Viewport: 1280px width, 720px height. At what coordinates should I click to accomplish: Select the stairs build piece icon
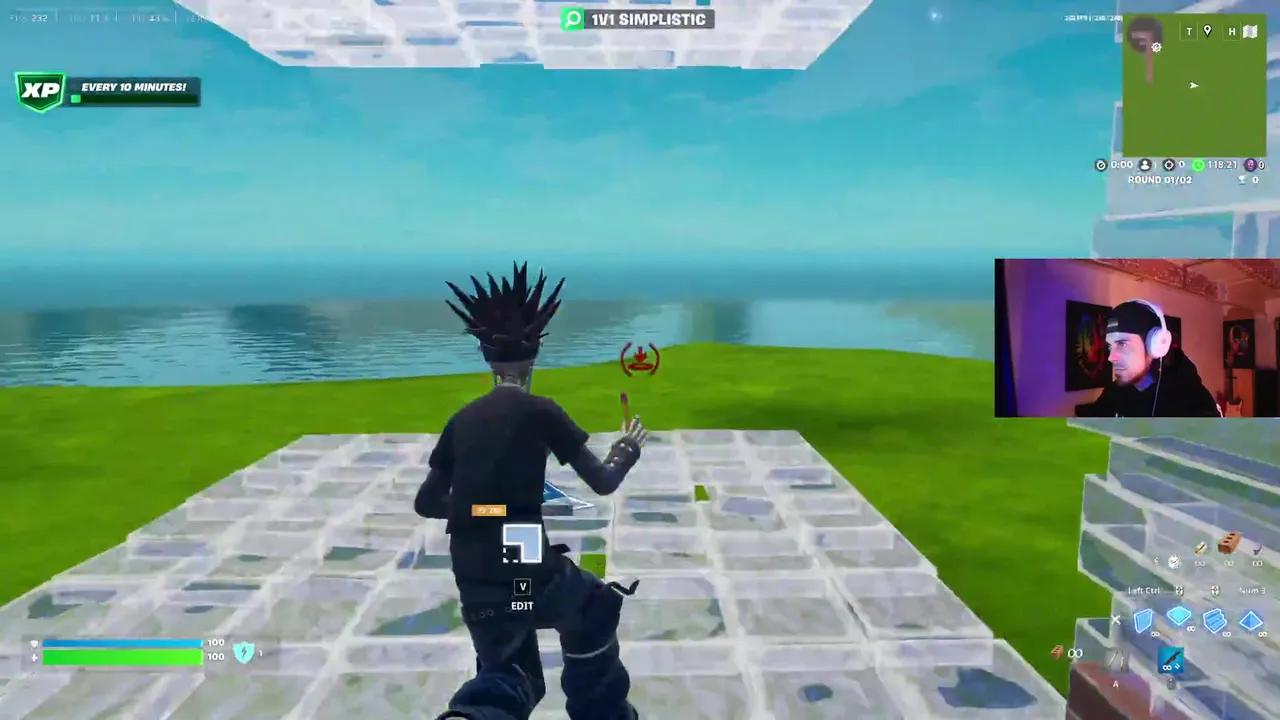(x=1214, y=621)
